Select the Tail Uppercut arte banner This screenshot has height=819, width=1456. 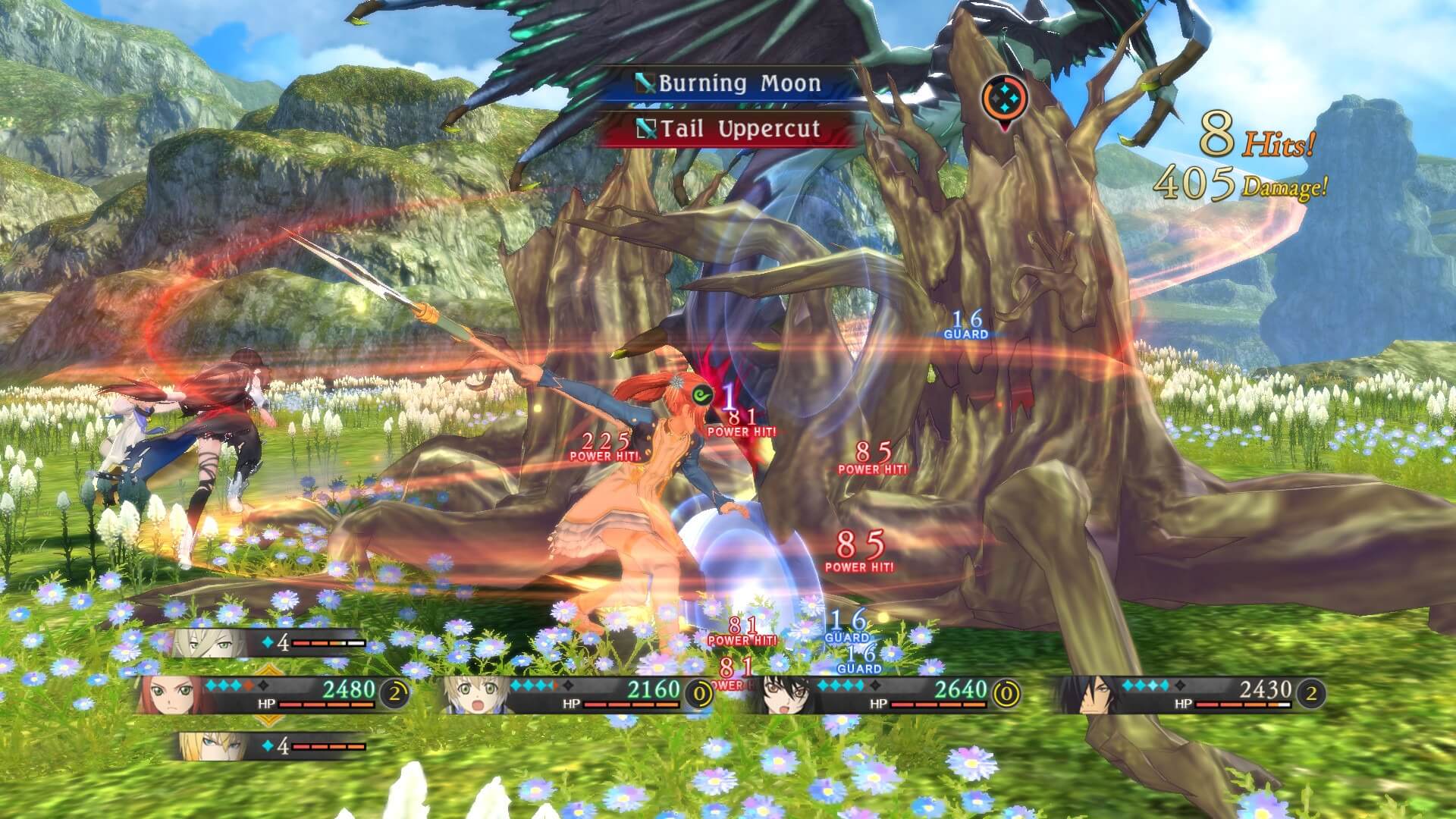739,130
